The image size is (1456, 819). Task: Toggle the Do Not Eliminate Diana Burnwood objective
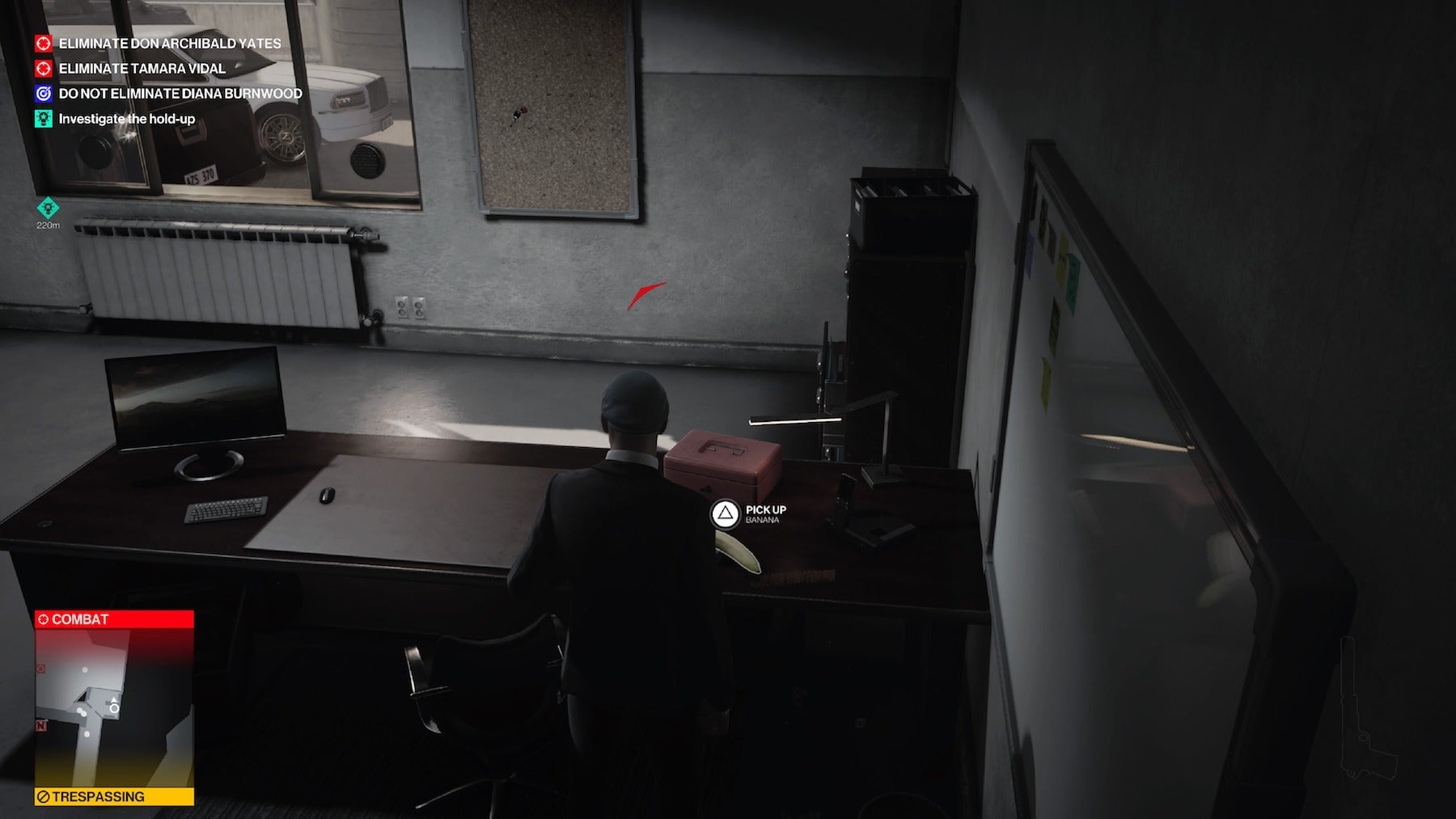point(180,94)
